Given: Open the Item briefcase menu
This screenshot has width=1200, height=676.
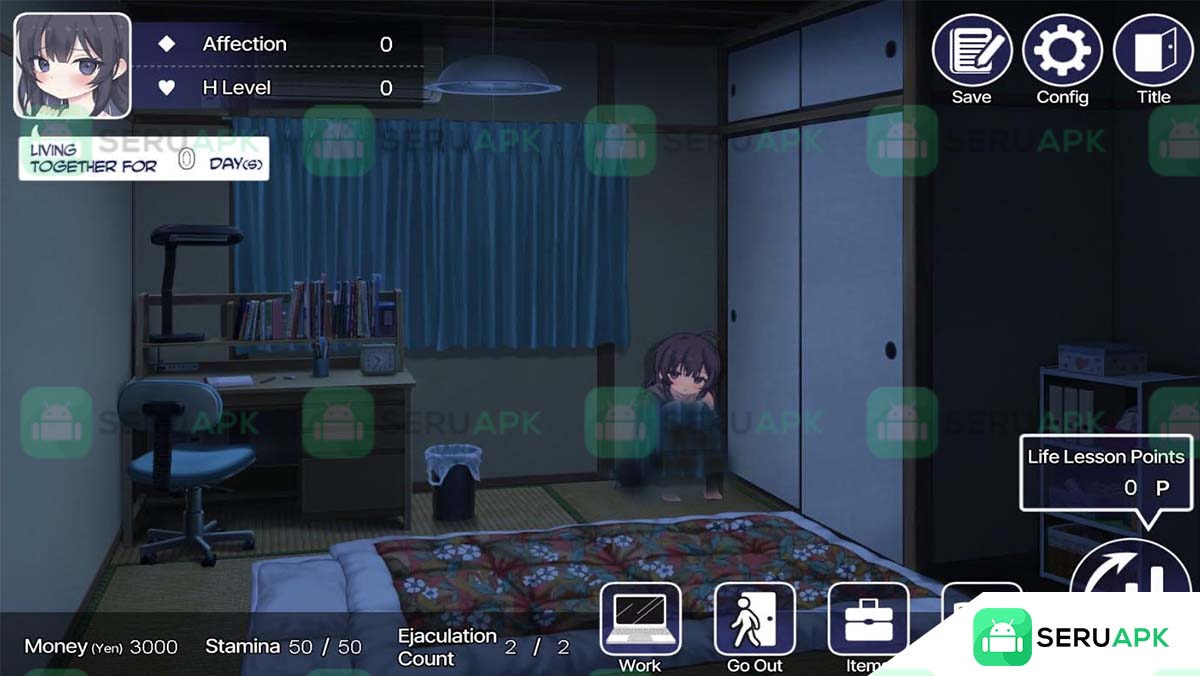Looking at the screenshot, I should click(x=868, y=620).
